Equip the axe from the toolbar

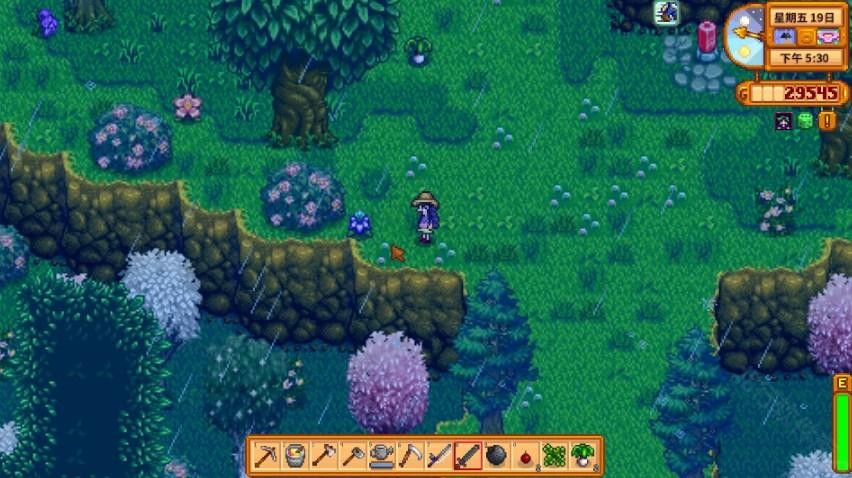[323, 456]
